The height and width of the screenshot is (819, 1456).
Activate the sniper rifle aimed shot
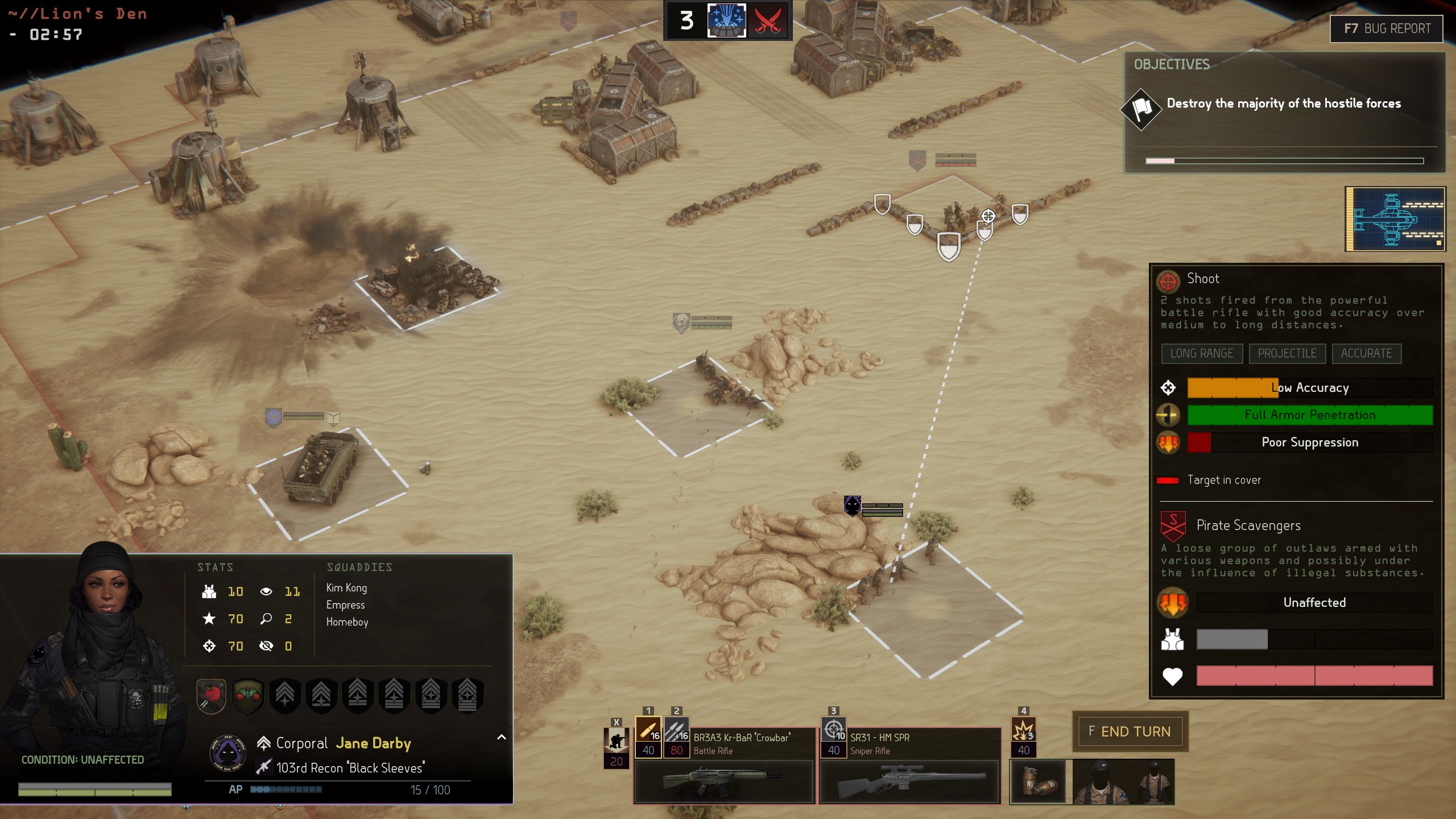833,730
